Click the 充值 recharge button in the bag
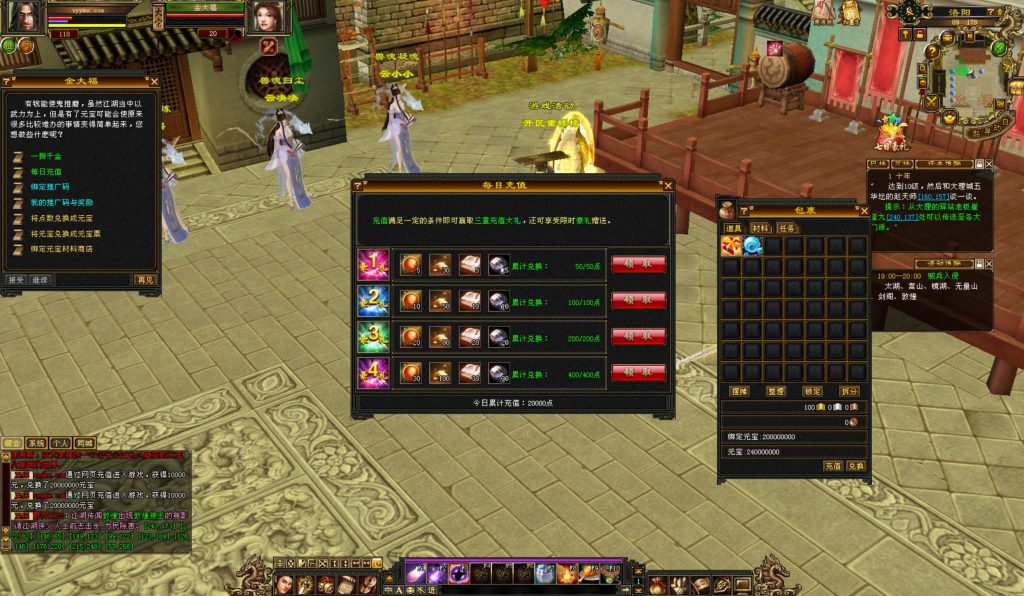Image resolution: width=1024 pixels, height=596 pixels. tap(832, 466)
